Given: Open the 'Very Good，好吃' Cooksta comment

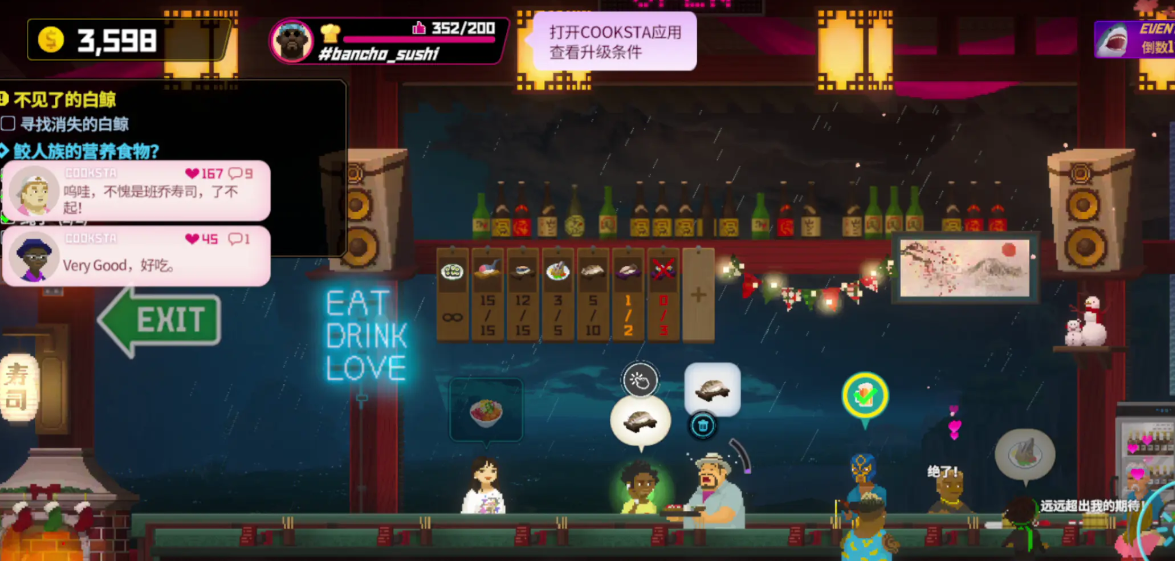Looking at the screenshot, I should (138, 256).
